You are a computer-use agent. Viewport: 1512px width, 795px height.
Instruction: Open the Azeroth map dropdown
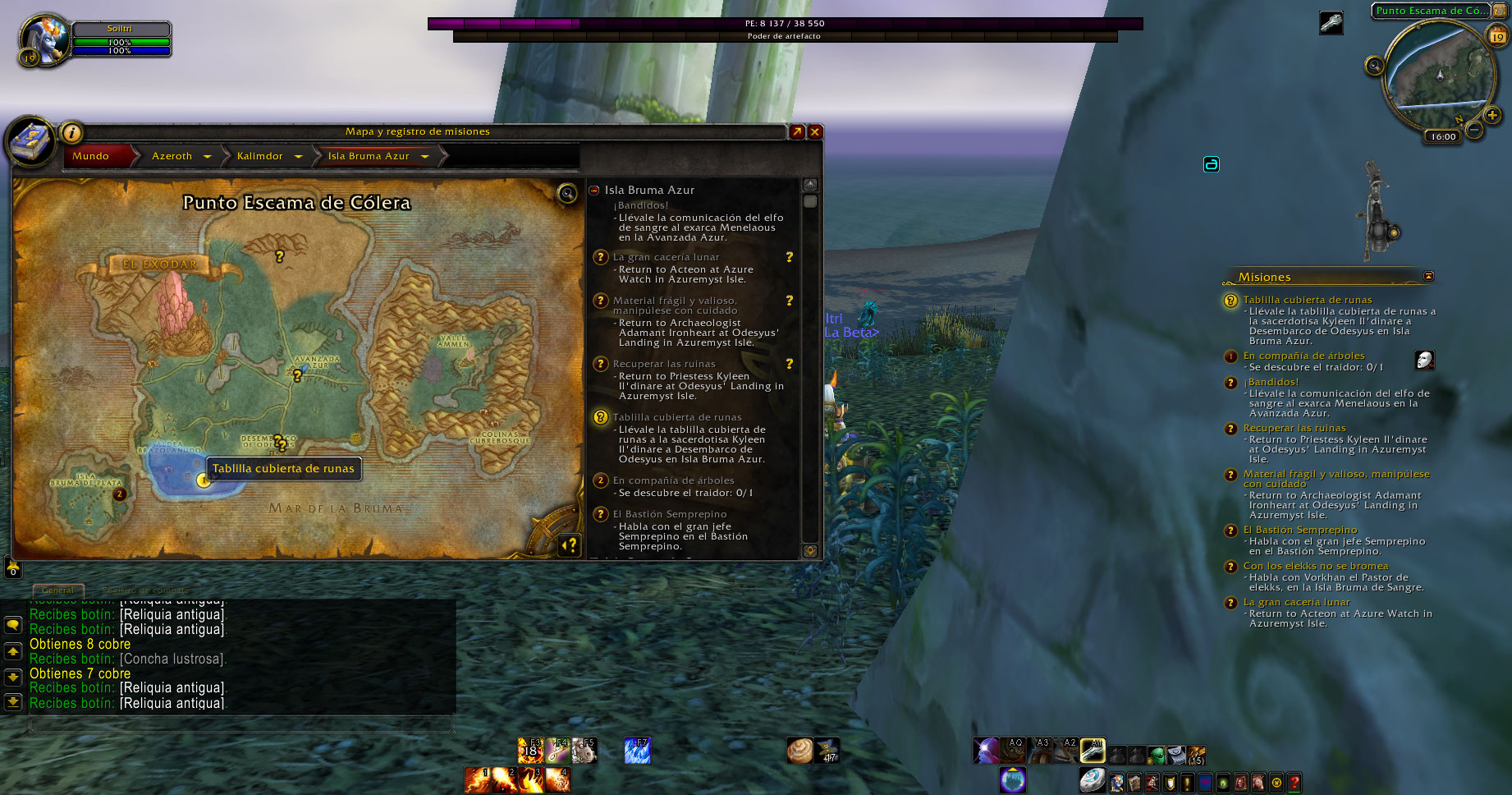[207, 156]
